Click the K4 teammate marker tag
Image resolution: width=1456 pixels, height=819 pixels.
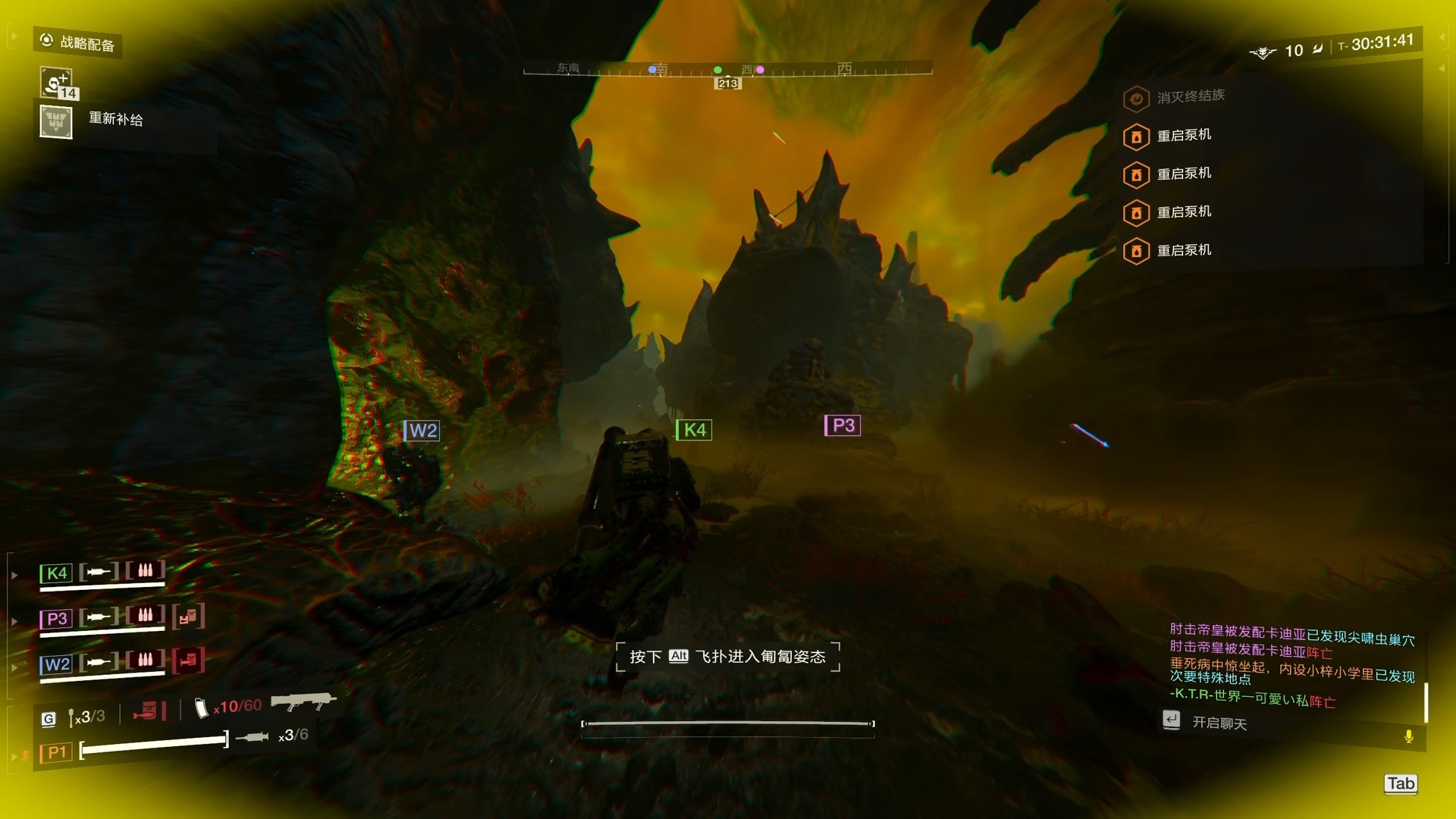pos(694,430)
